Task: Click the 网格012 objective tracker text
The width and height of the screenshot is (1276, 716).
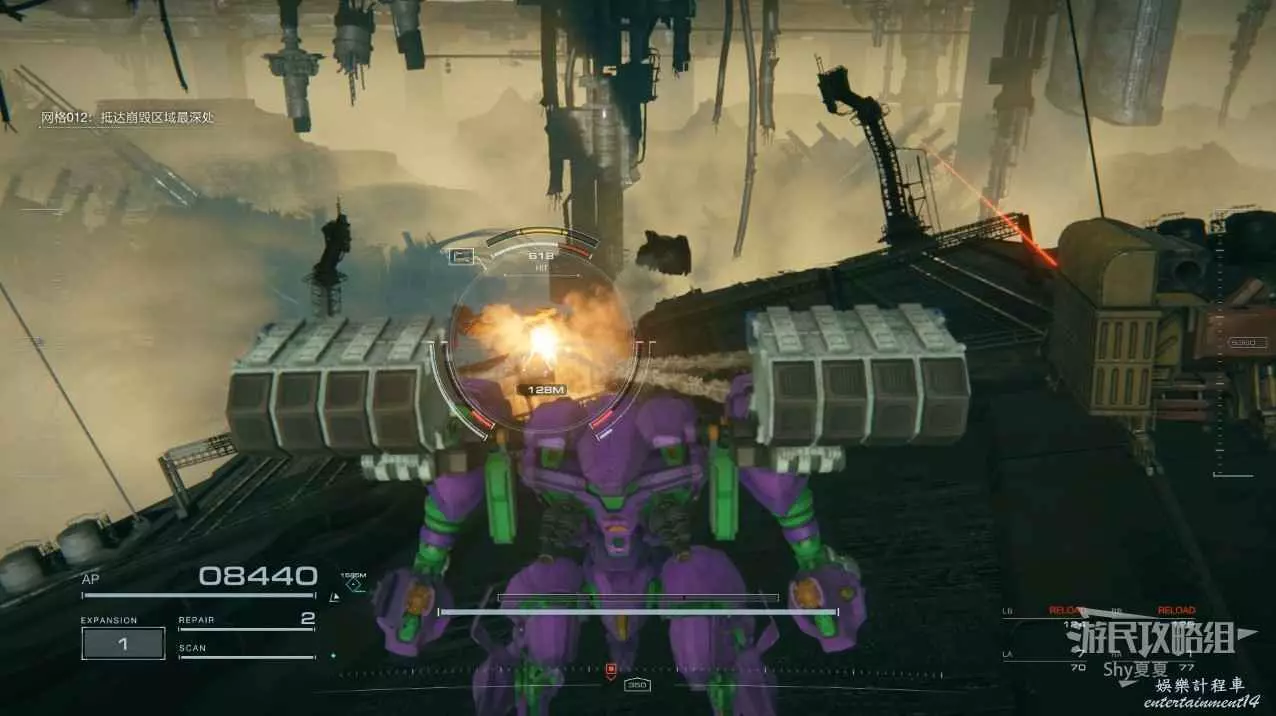Action: point(128,118)
